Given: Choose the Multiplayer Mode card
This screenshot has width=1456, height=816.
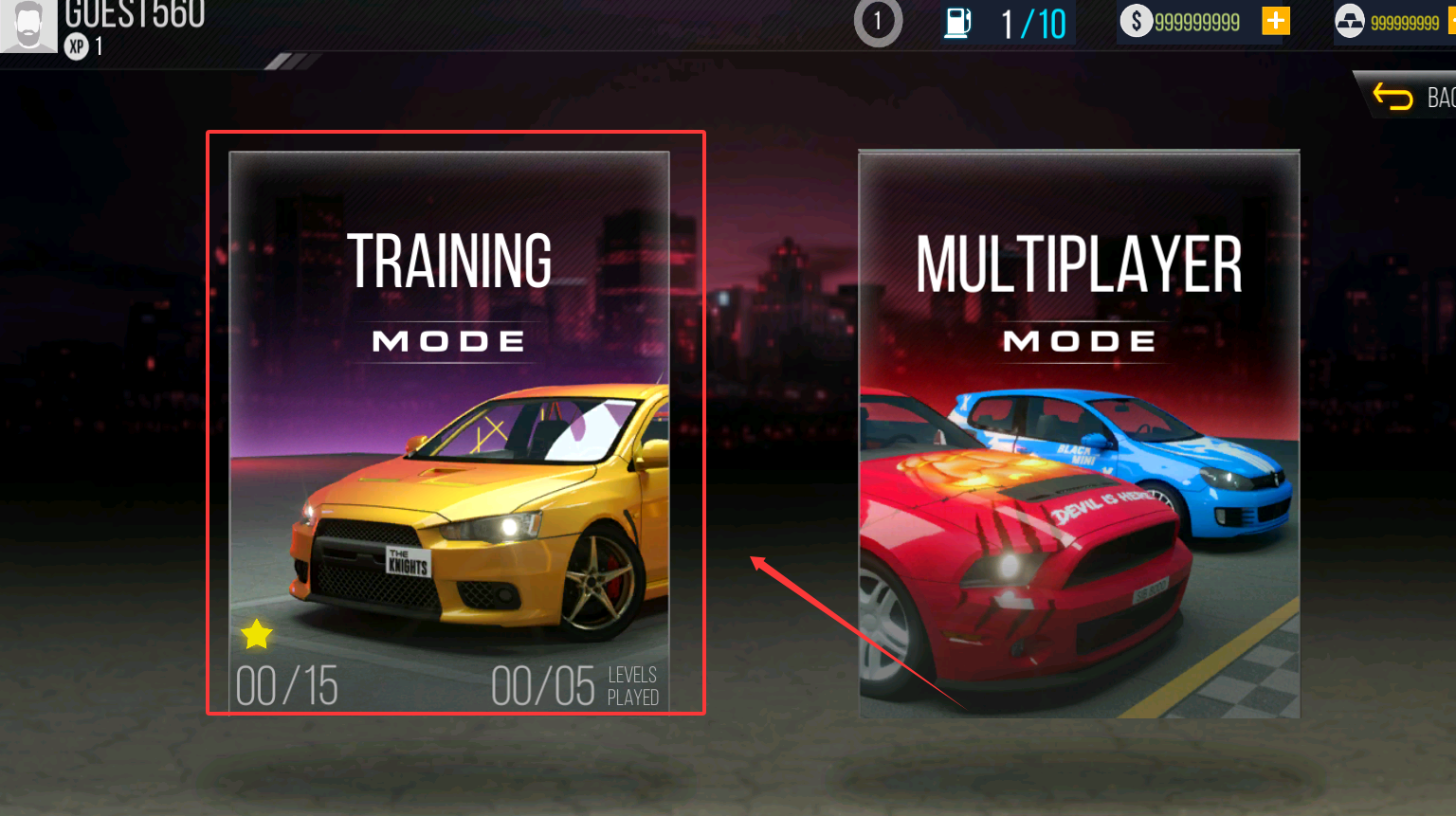Looking at the screenshot, I should pyautogui.click(x=1079, y=433).
